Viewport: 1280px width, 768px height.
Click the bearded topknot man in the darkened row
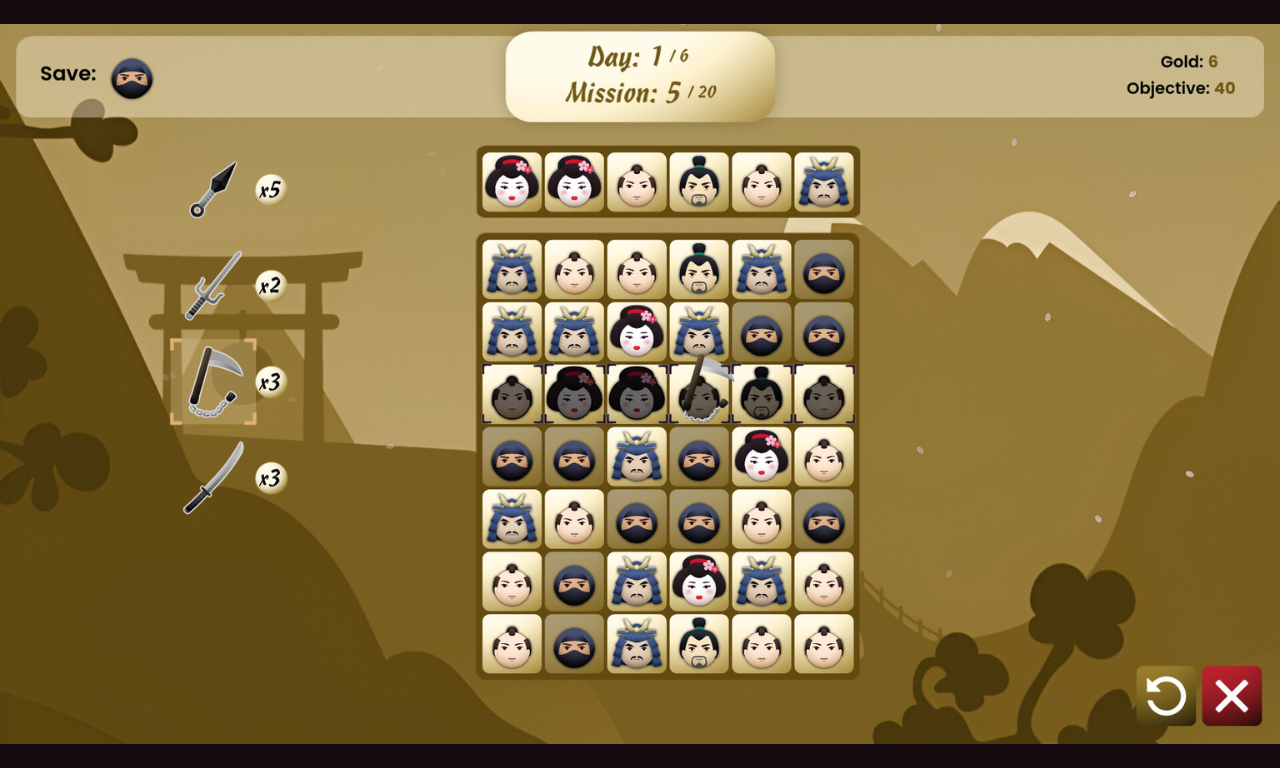(761, 394)
